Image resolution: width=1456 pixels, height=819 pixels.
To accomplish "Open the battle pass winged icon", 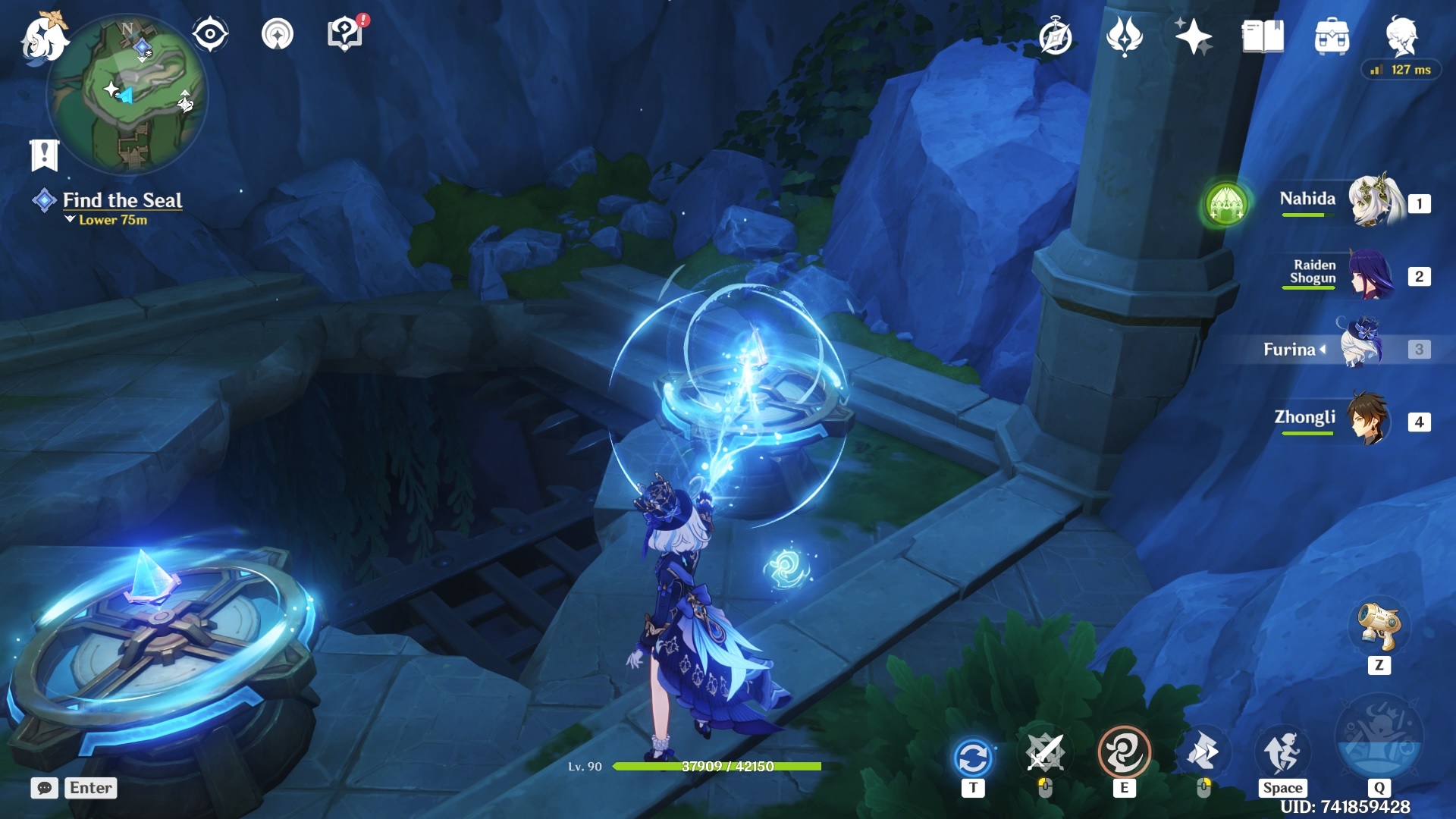I will tap(1124, 37).
